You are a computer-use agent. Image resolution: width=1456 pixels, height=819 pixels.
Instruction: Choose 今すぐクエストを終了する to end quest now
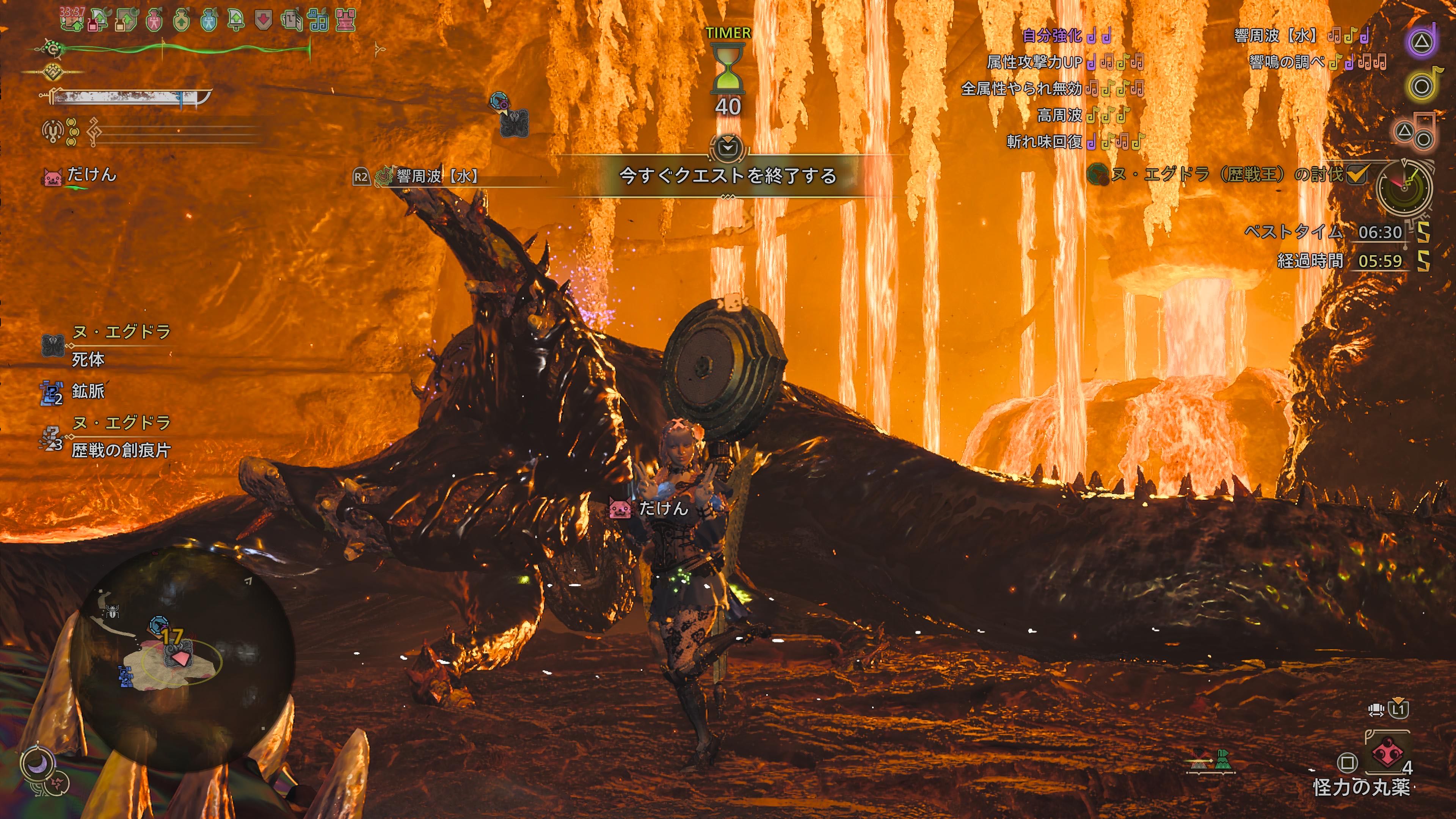click(x=728, y=176)
